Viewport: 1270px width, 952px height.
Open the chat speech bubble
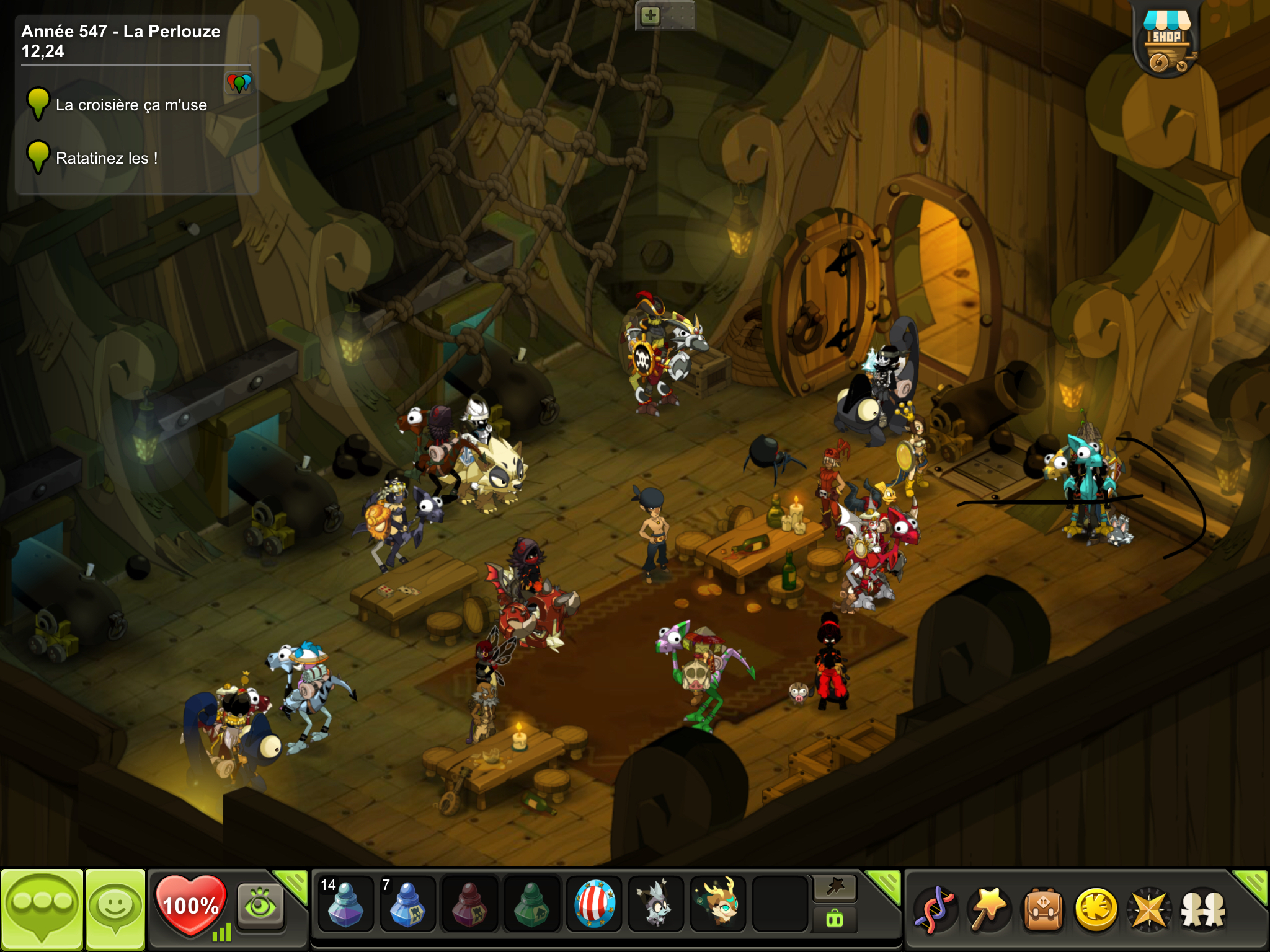click(x=42, y=907)
